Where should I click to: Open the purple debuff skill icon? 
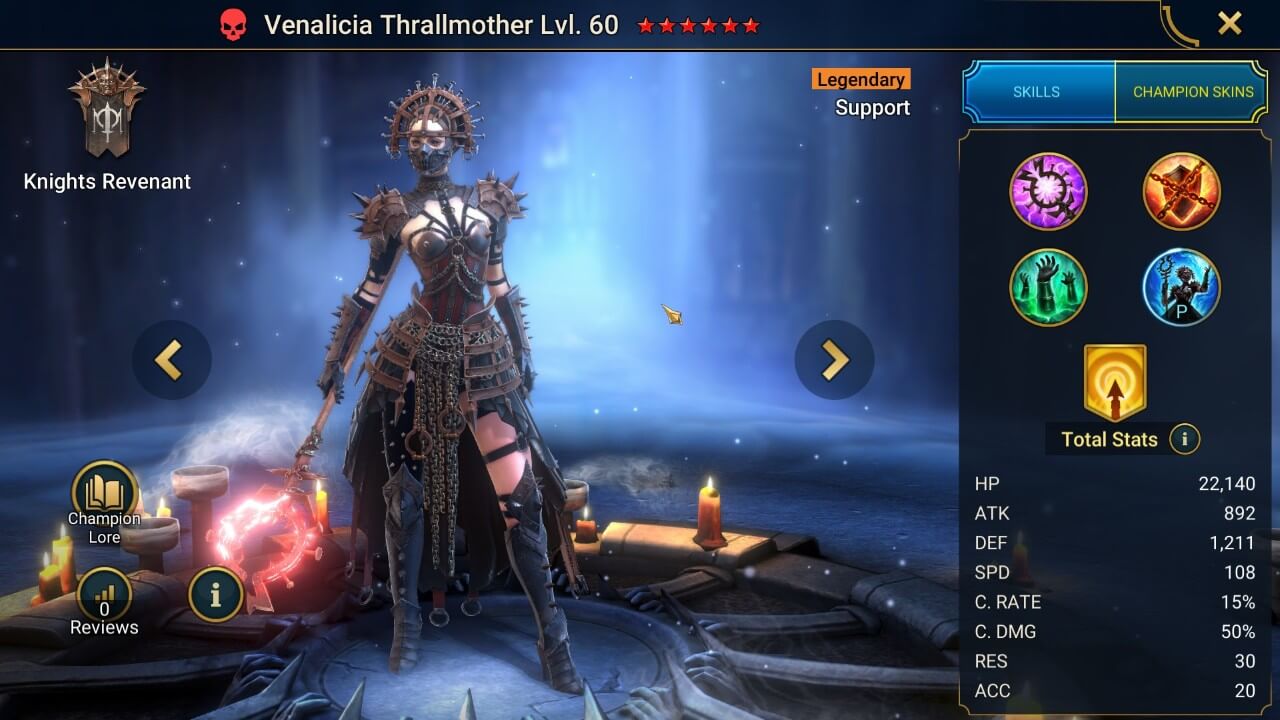(x=1049, y=192)
